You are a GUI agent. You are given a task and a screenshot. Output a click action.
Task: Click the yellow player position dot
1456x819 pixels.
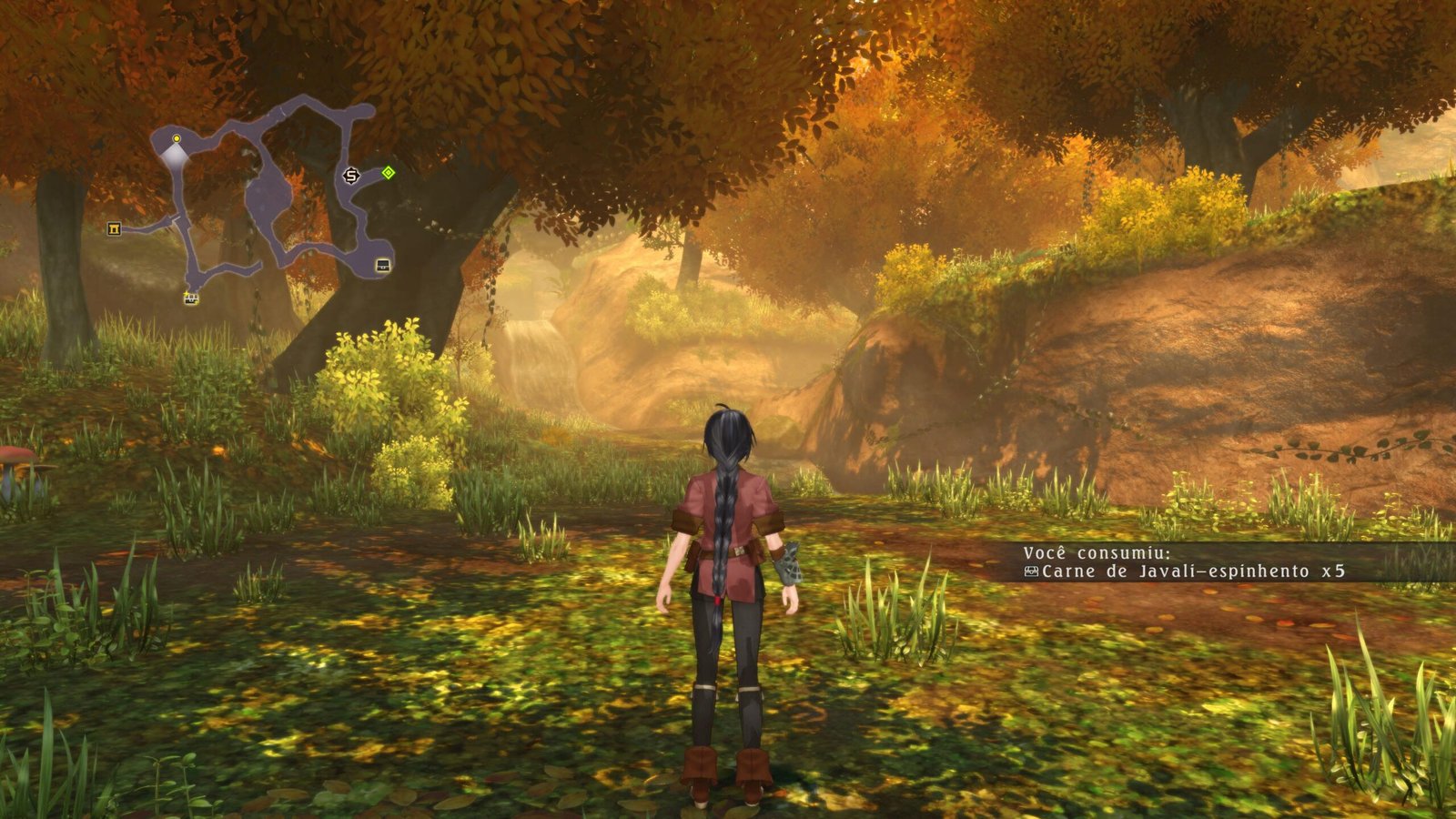[x=177, y=138]
